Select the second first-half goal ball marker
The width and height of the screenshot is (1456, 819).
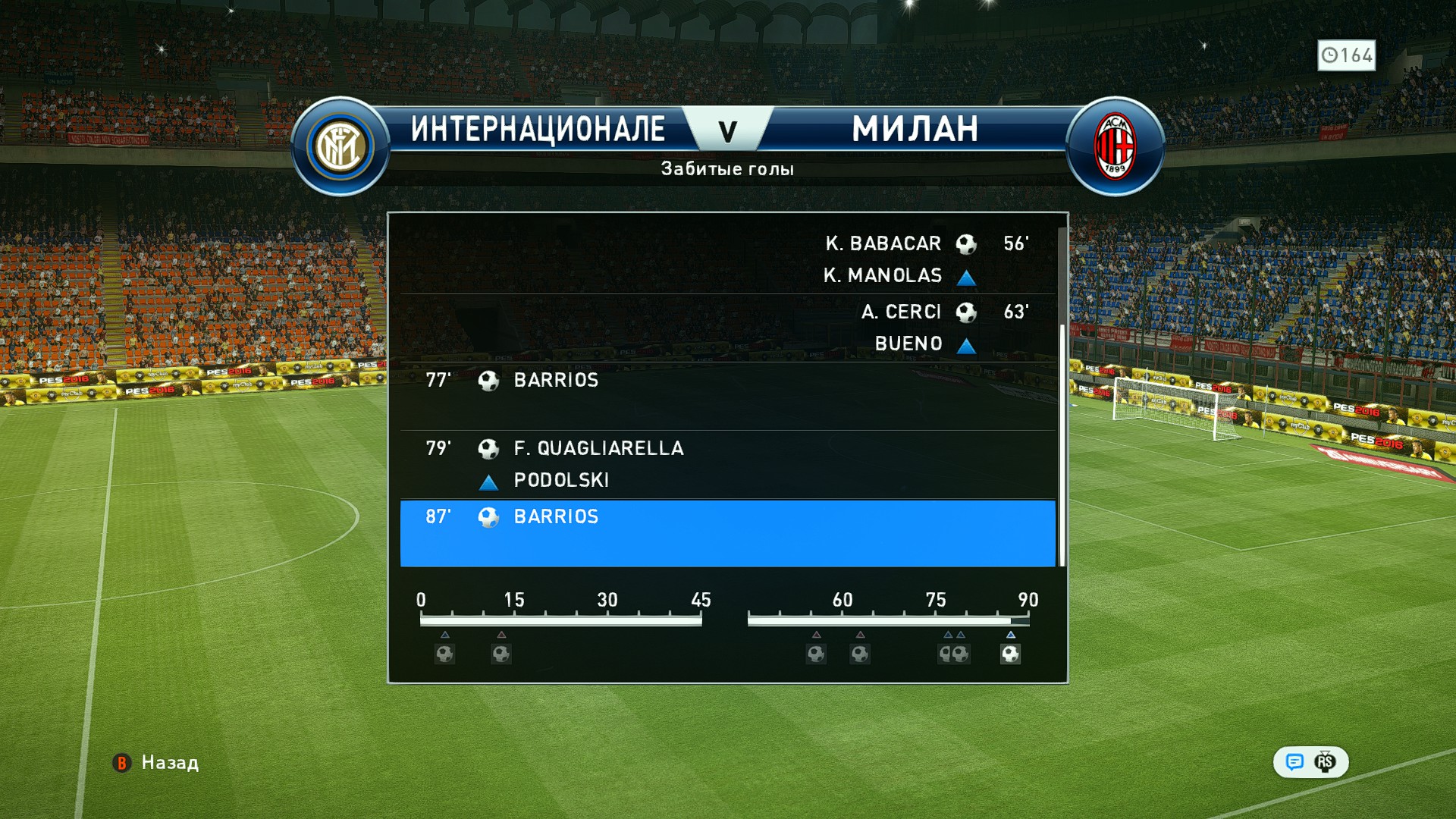pyautogui.click(x=501, y=654)
